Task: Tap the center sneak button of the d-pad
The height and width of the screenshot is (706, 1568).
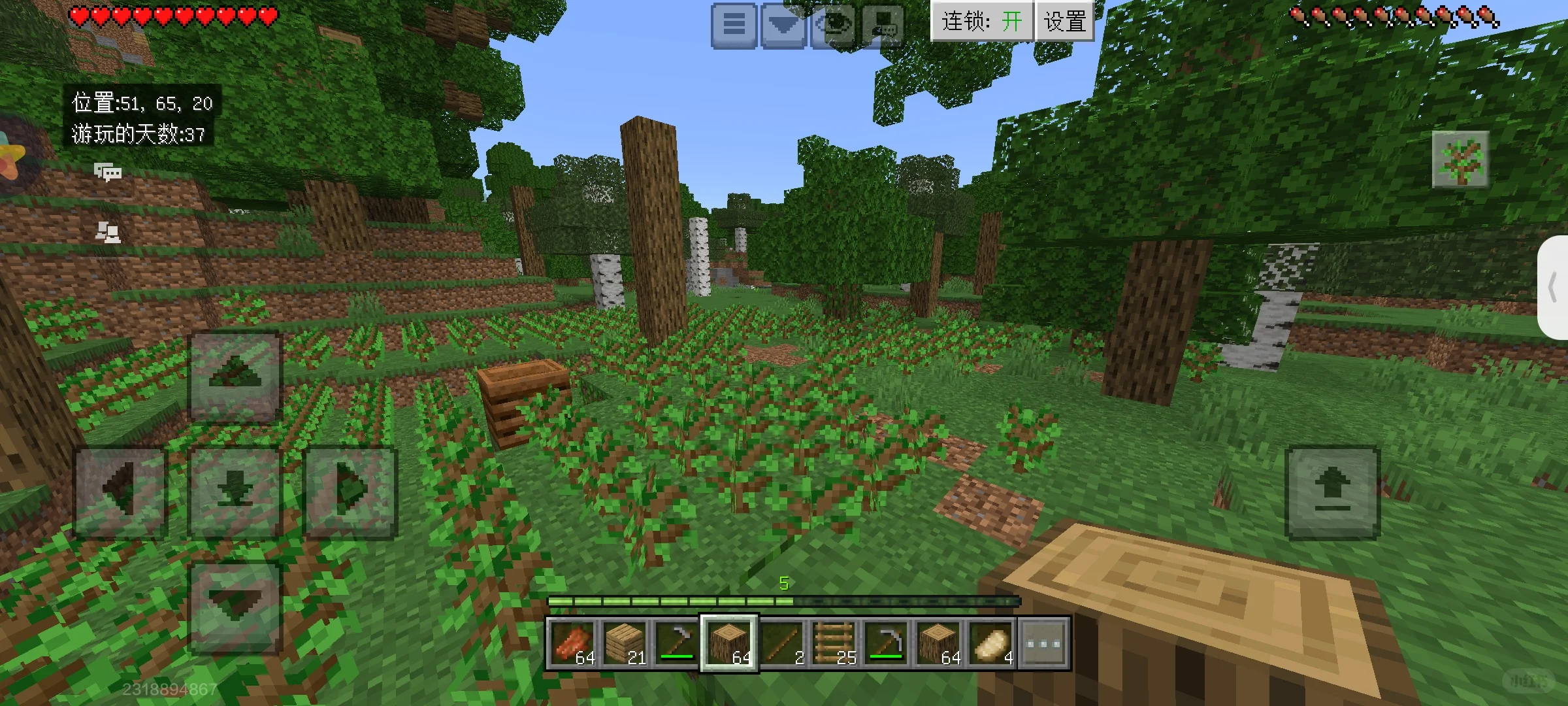Action: (x=235, y=492)
